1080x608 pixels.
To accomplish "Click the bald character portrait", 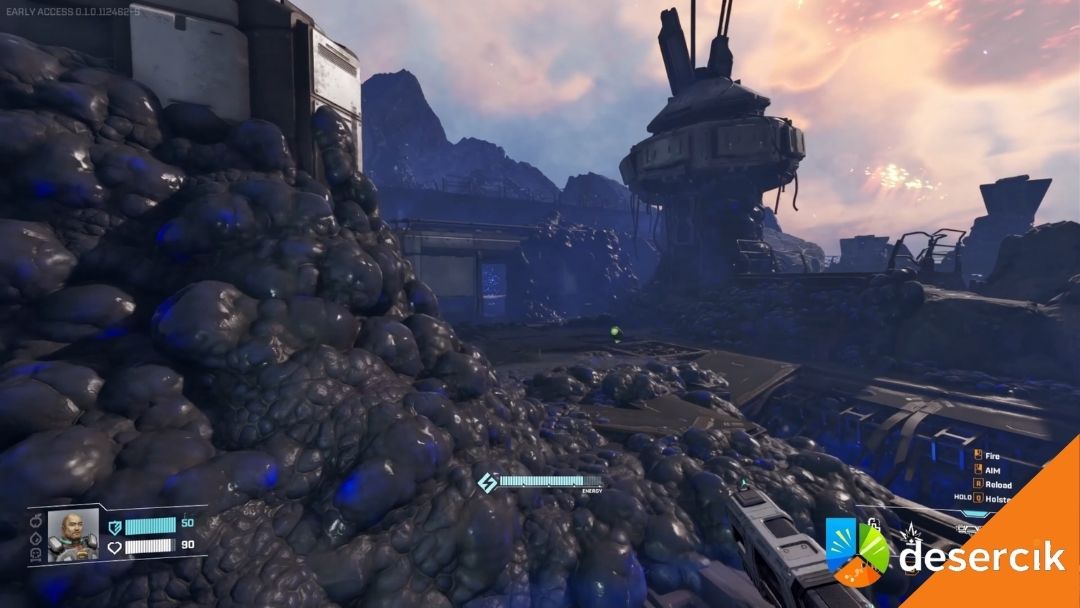I will [x=73, y=534].
